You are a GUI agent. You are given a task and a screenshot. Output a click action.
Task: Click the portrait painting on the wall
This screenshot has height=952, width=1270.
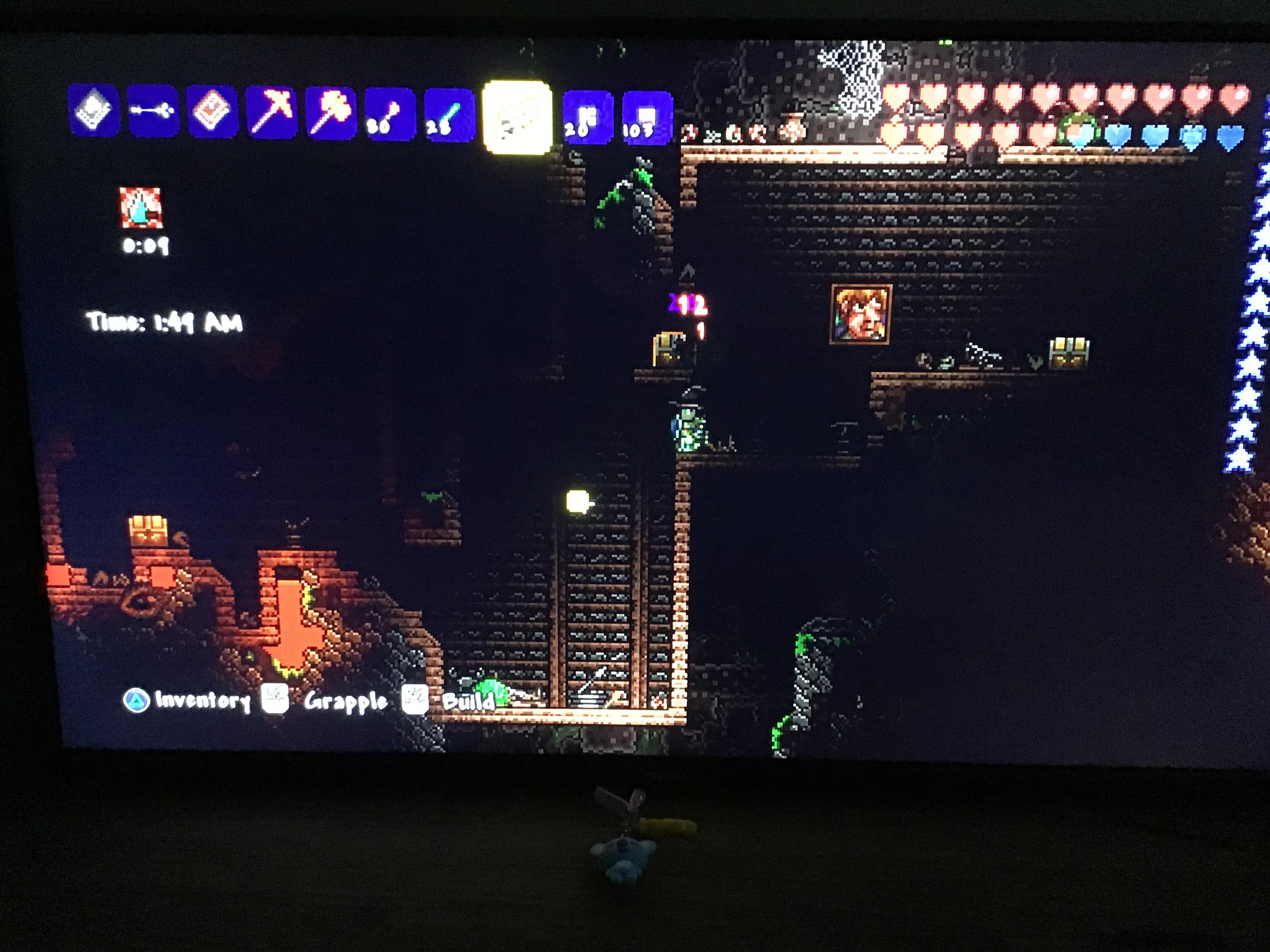pyautogui.click(x=861, y=313)
